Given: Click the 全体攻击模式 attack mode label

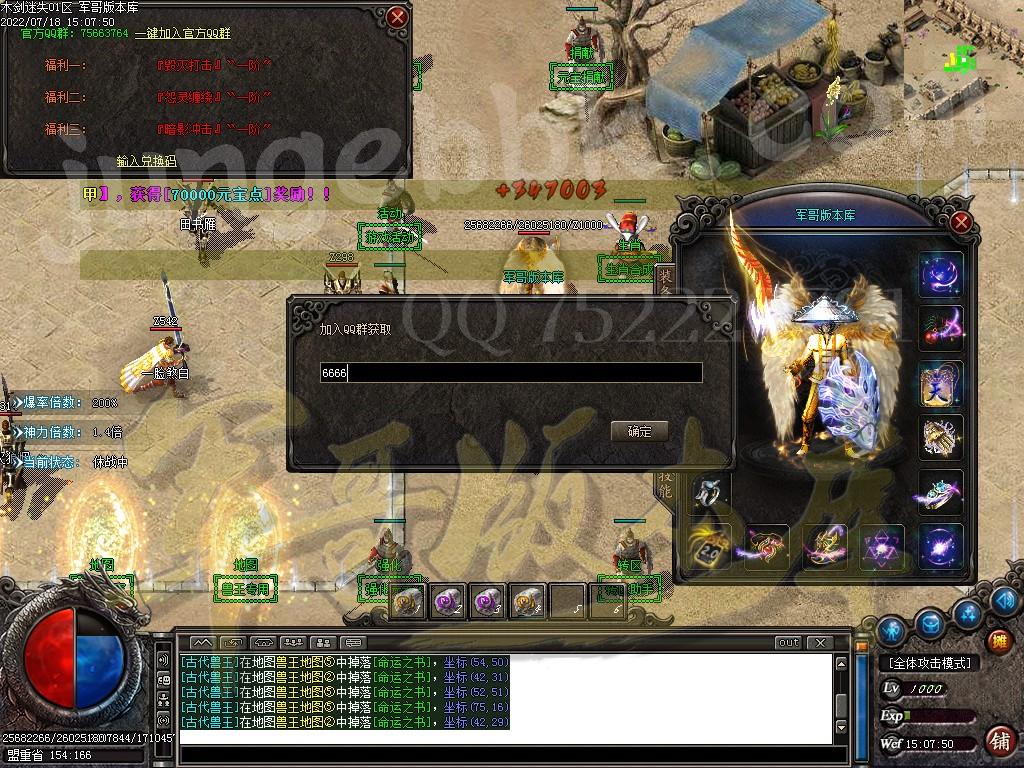Looking at the screenshot, I should [x=930, y=663].
